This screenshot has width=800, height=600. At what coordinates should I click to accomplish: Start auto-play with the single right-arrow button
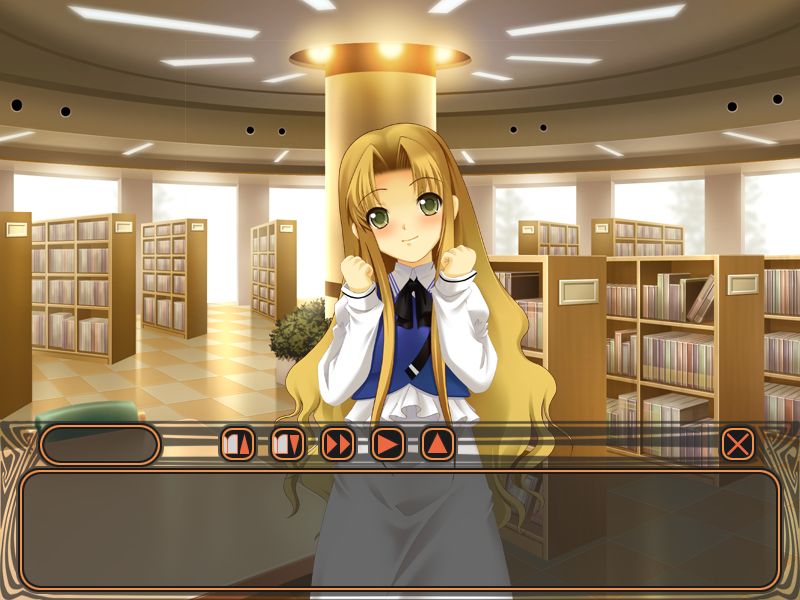pos(388,443)
